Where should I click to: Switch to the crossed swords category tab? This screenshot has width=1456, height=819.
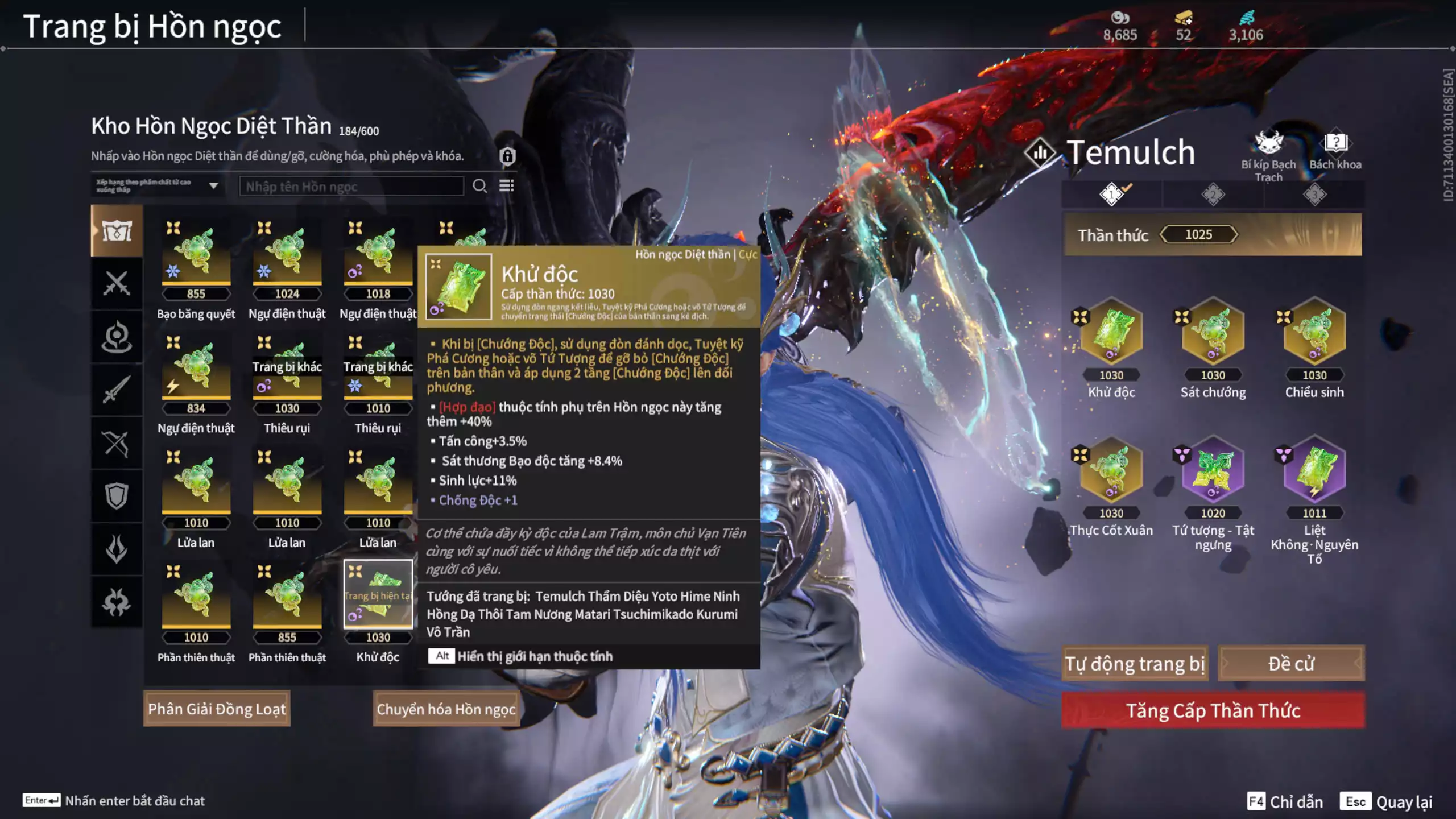(117, 283)
